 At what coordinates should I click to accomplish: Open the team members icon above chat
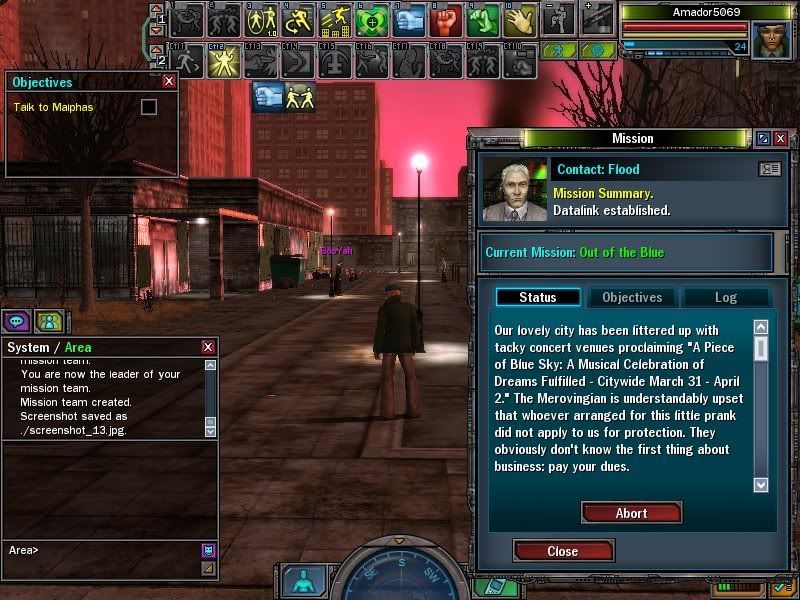tap(49, 321)
